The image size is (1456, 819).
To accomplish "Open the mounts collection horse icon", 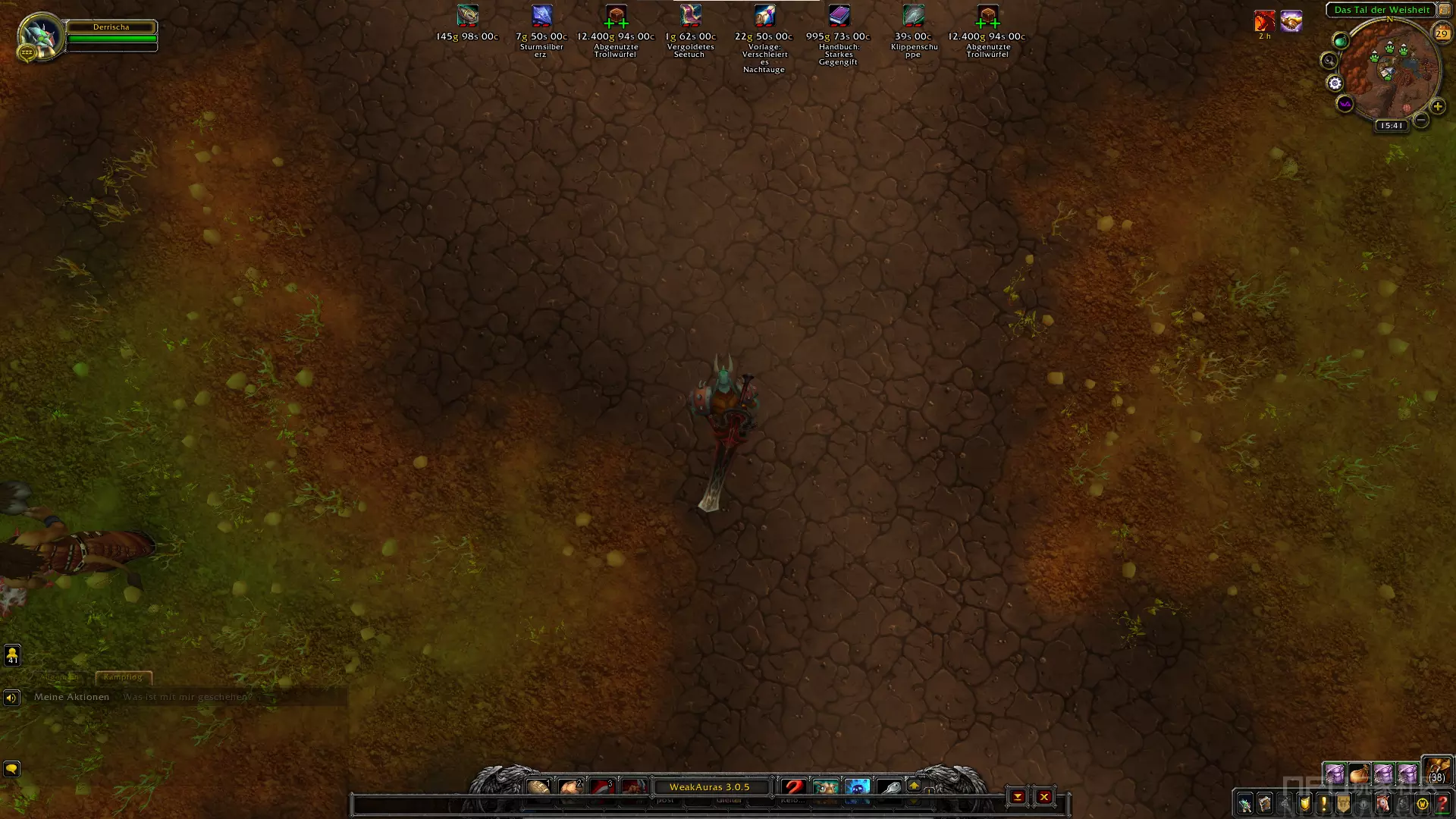I will 1383,804.
